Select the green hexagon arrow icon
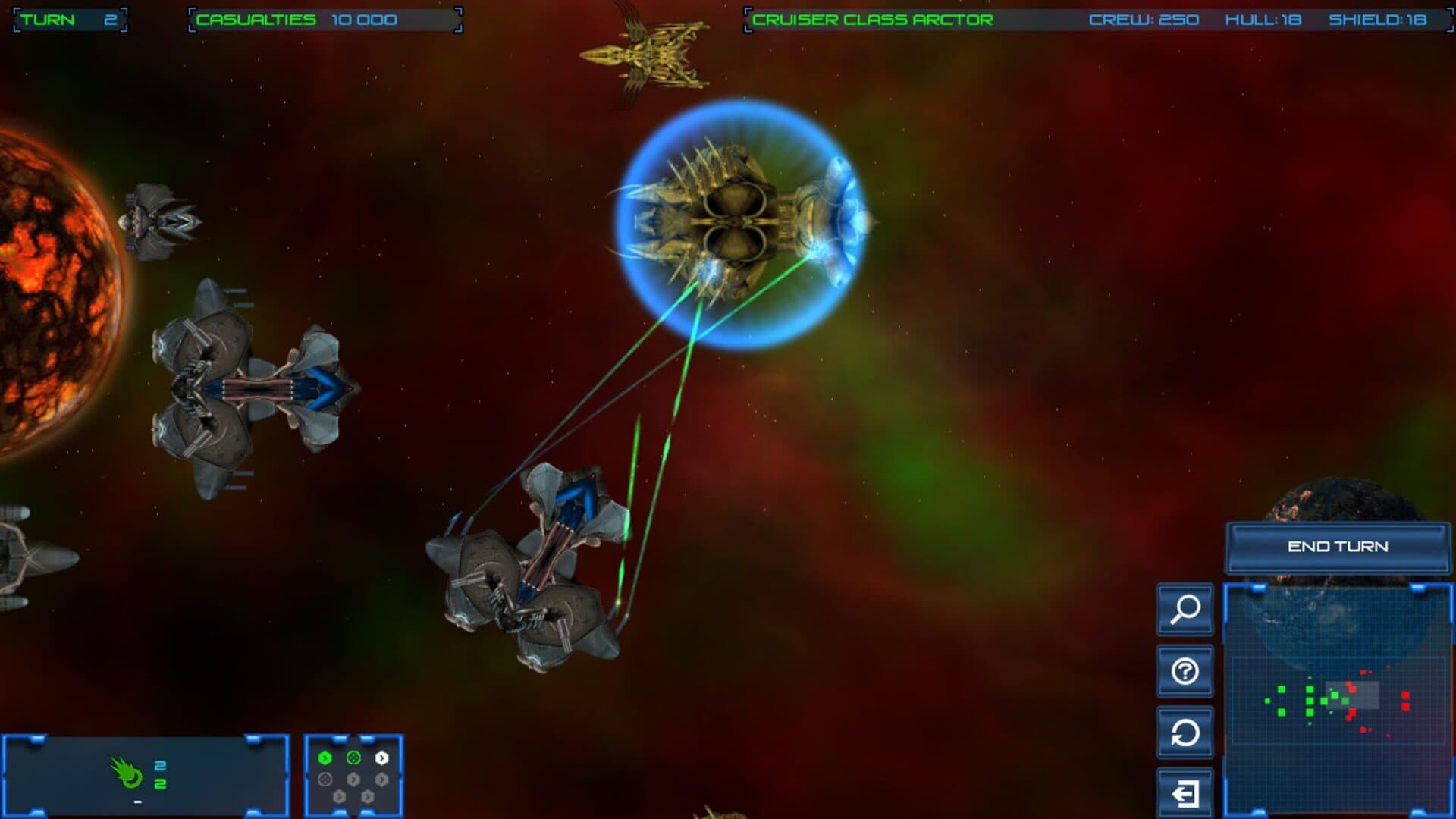 [325, 758]
